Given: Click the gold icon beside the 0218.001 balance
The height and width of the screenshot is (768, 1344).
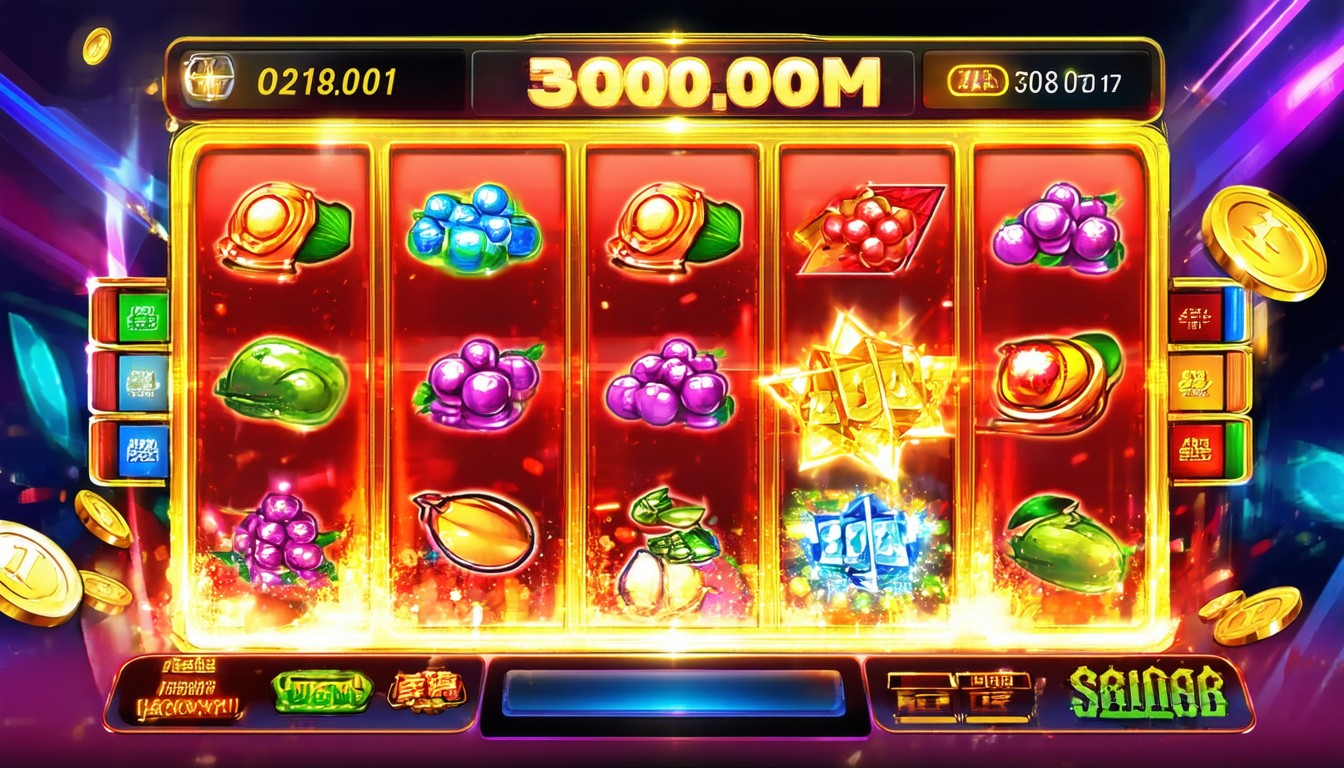Looking at the screenshot, I should (208, 78).
